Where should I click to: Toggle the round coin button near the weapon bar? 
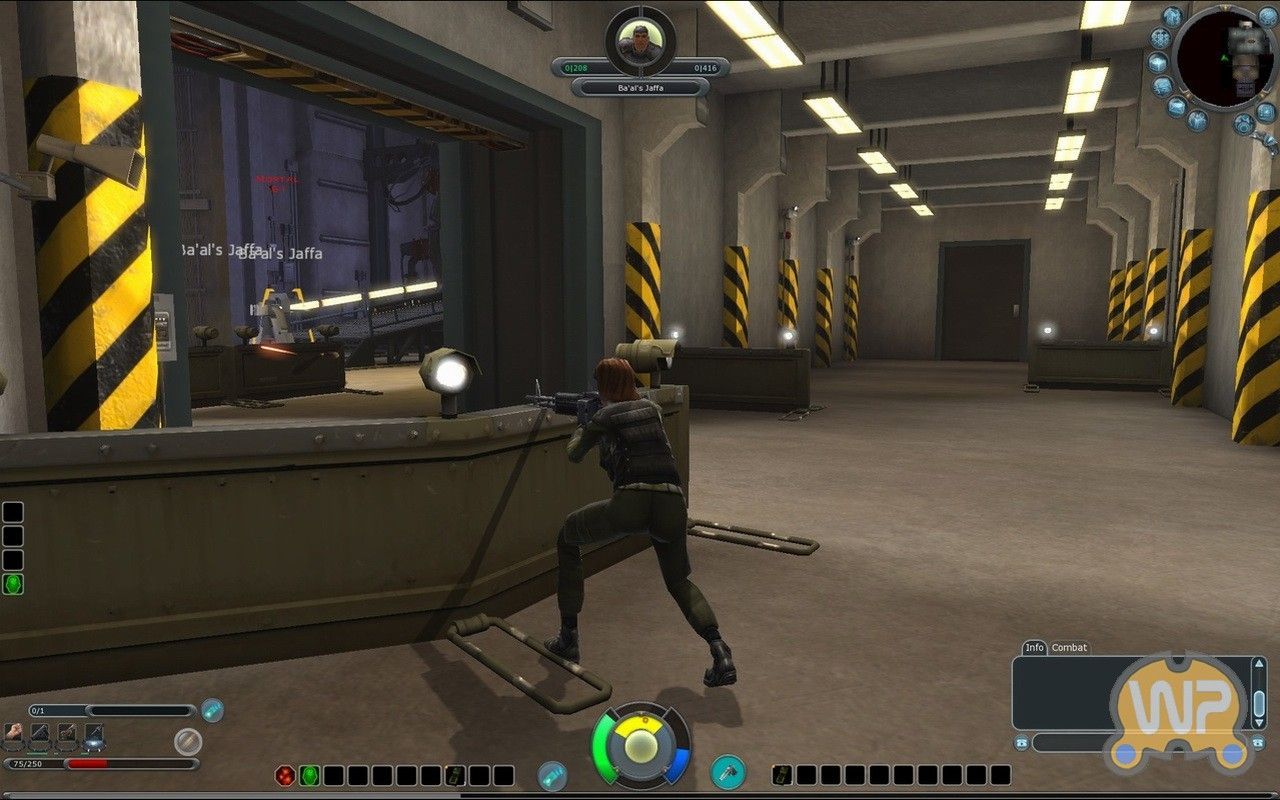(x=188, y=742)
